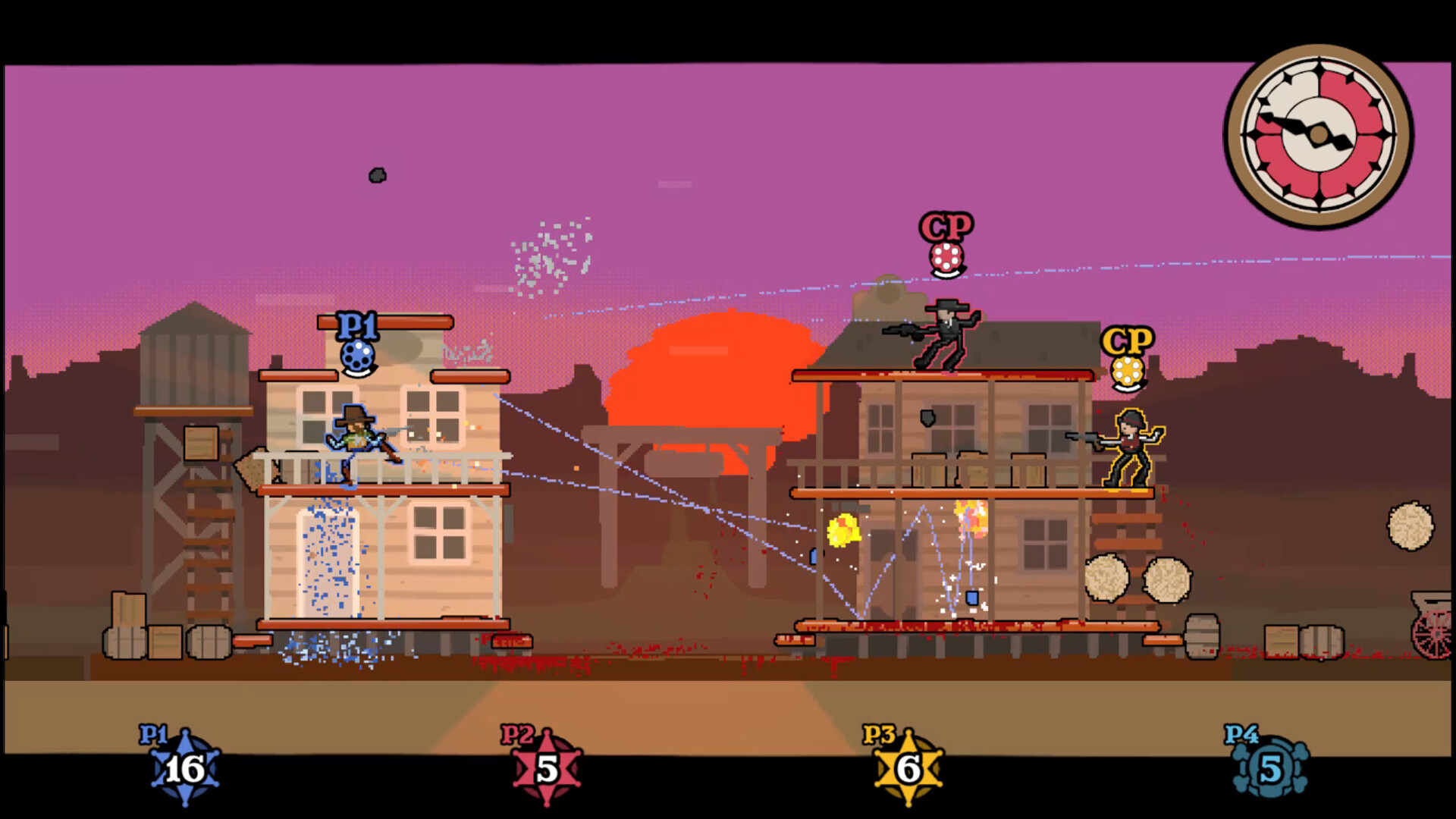Select the blue ammo pickup near the explosion

coord(973,598)
